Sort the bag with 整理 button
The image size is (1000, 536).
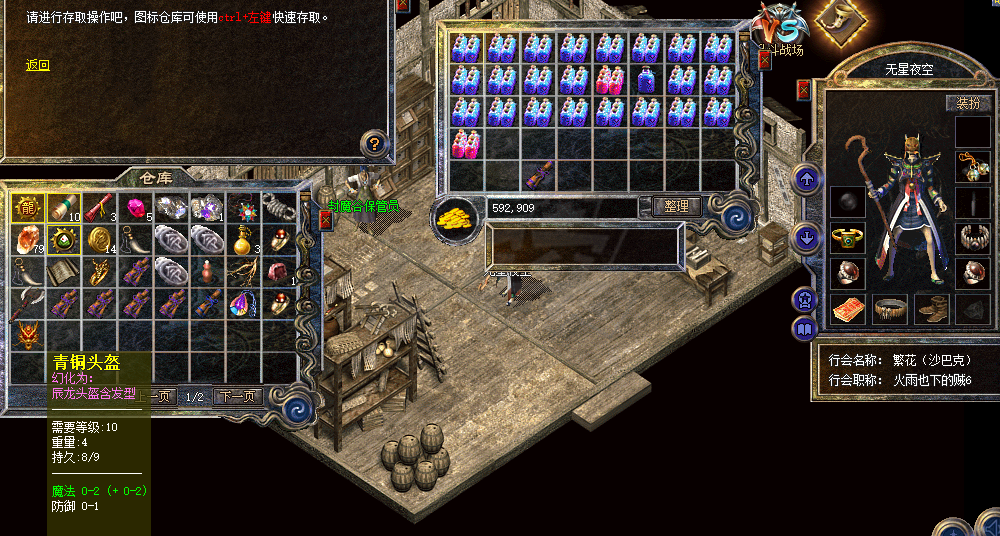point(676,206)
